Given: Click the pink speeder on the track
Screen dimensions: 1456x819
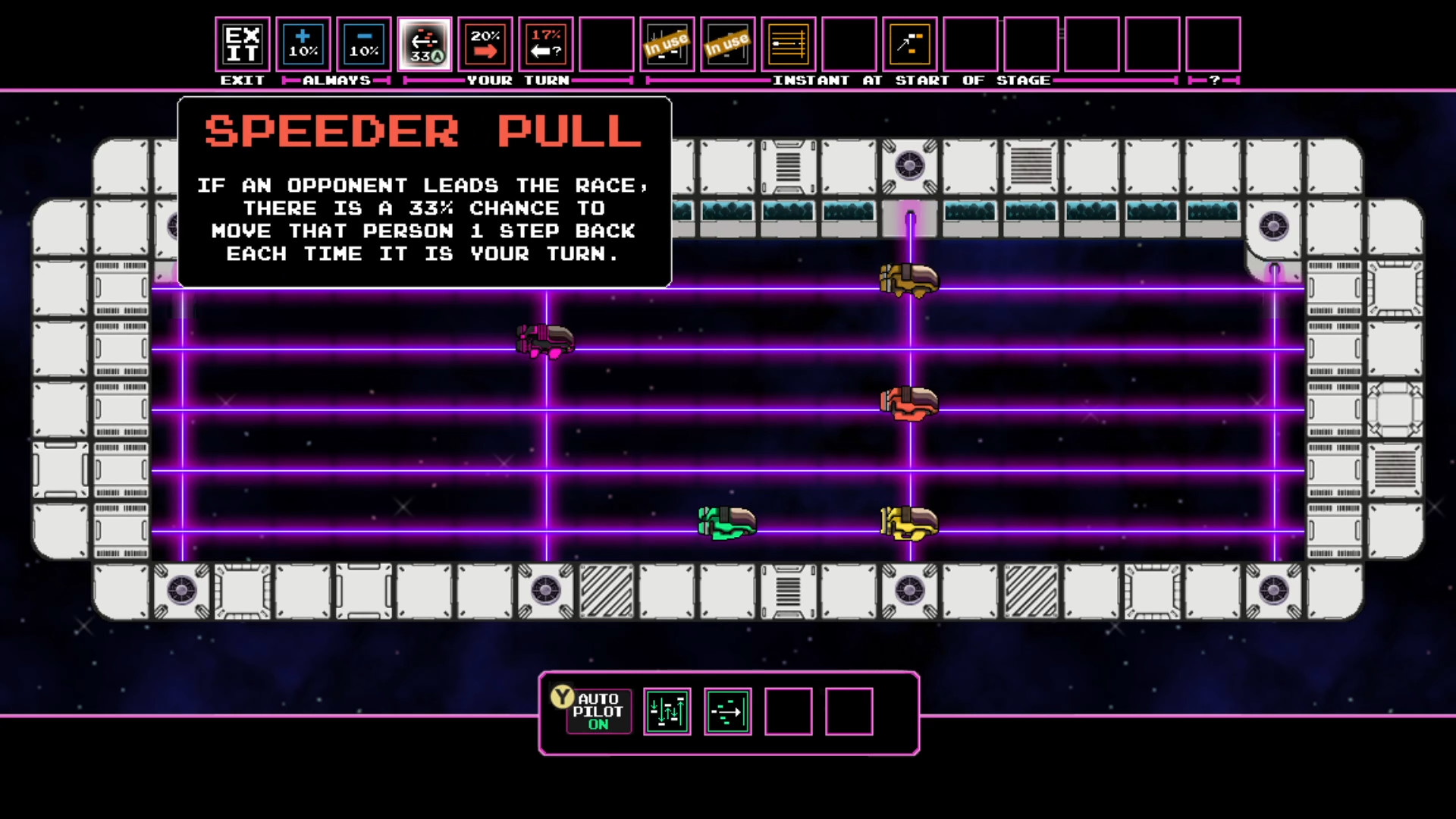Looking at the screenshot, I should (544, 341).
